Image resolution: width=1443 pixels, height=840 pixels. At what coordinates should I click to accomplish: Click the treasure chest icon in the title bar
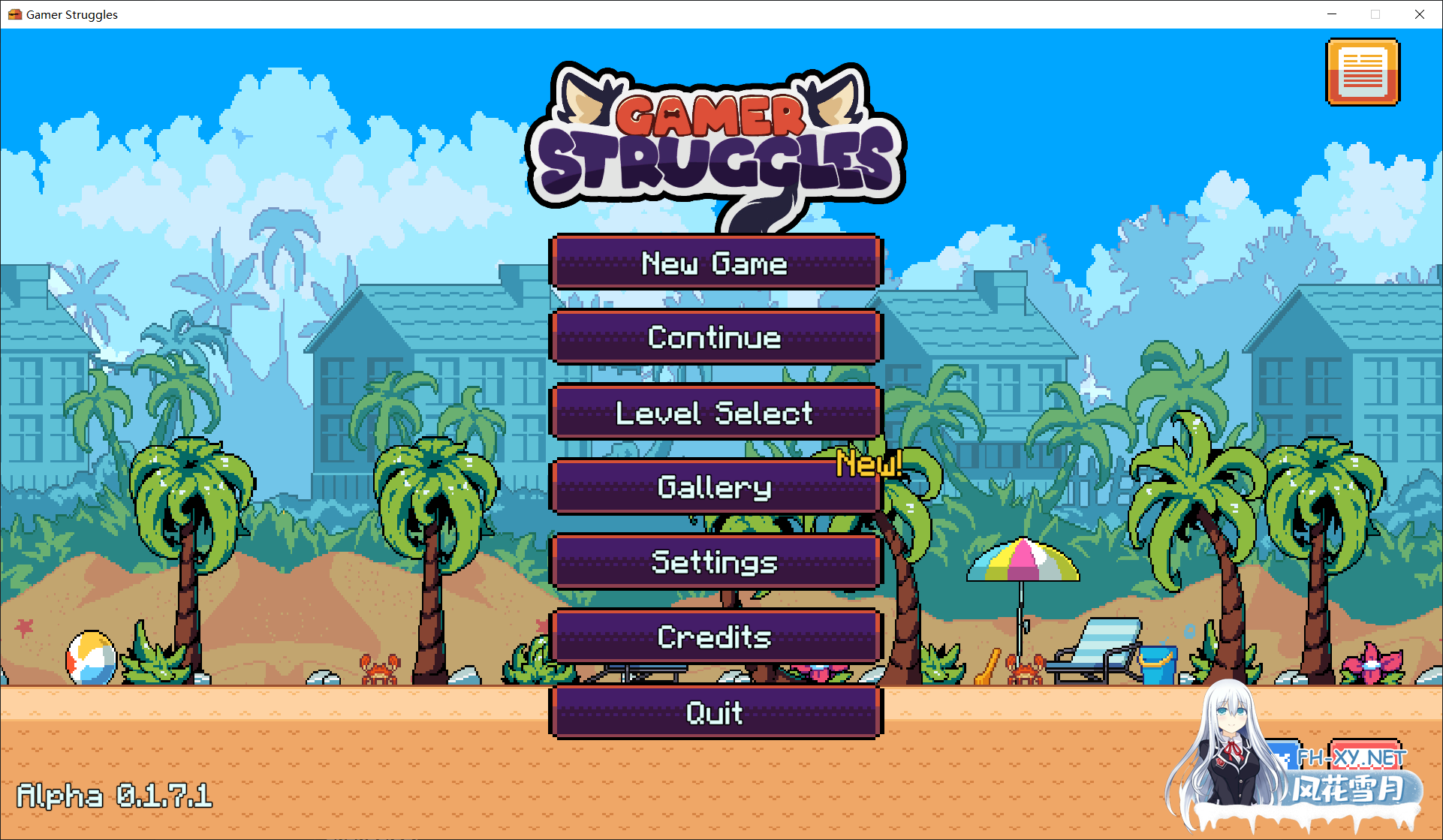pyautogui.click(x=17, y=14)
